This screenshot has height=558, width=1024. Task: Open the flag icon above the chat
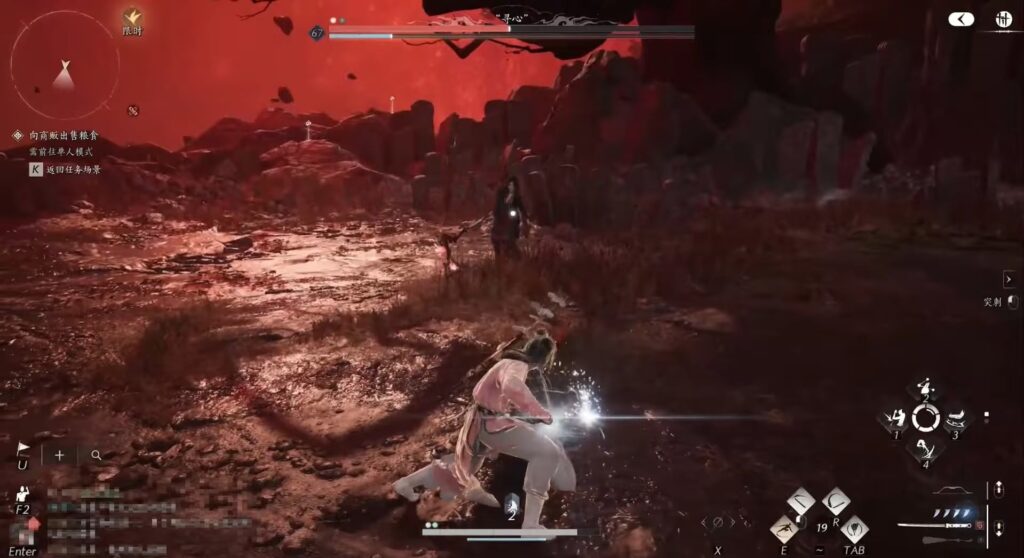(x=23, y=452)
